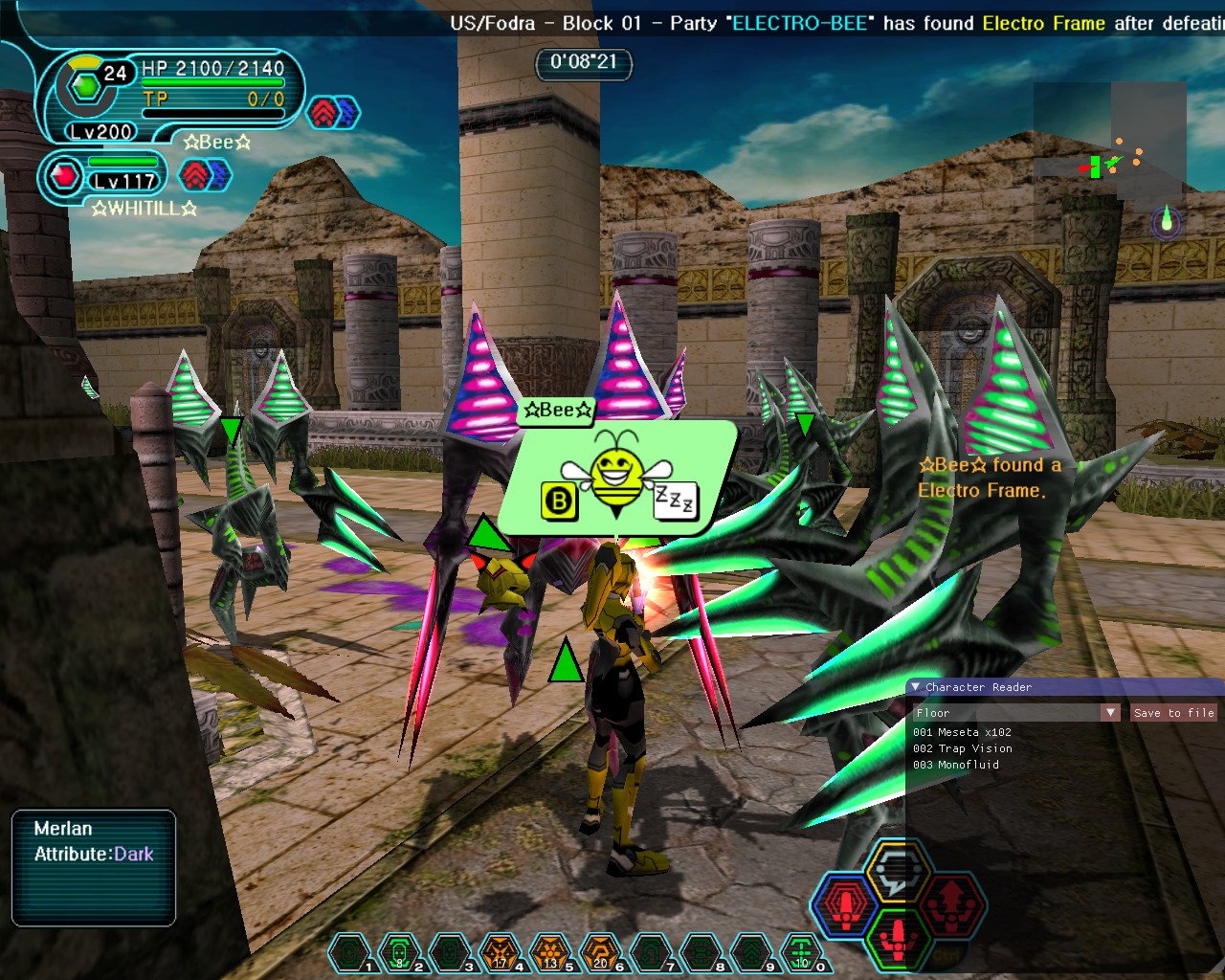This screenshot has width=1225, height=980.
Task: Select quick slot 7 on the hotbar
Action: 652,954
